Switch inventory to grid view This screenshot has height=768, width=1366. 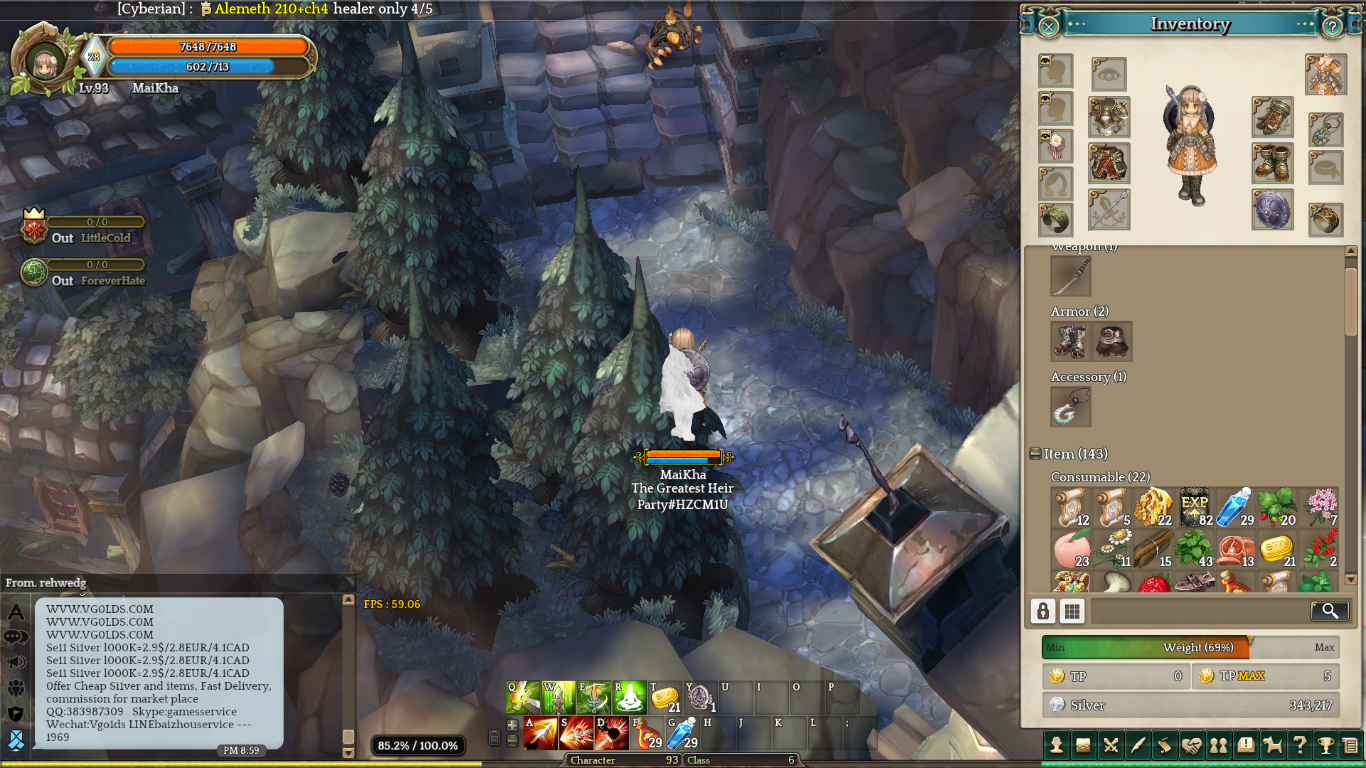pos(1072,611)
